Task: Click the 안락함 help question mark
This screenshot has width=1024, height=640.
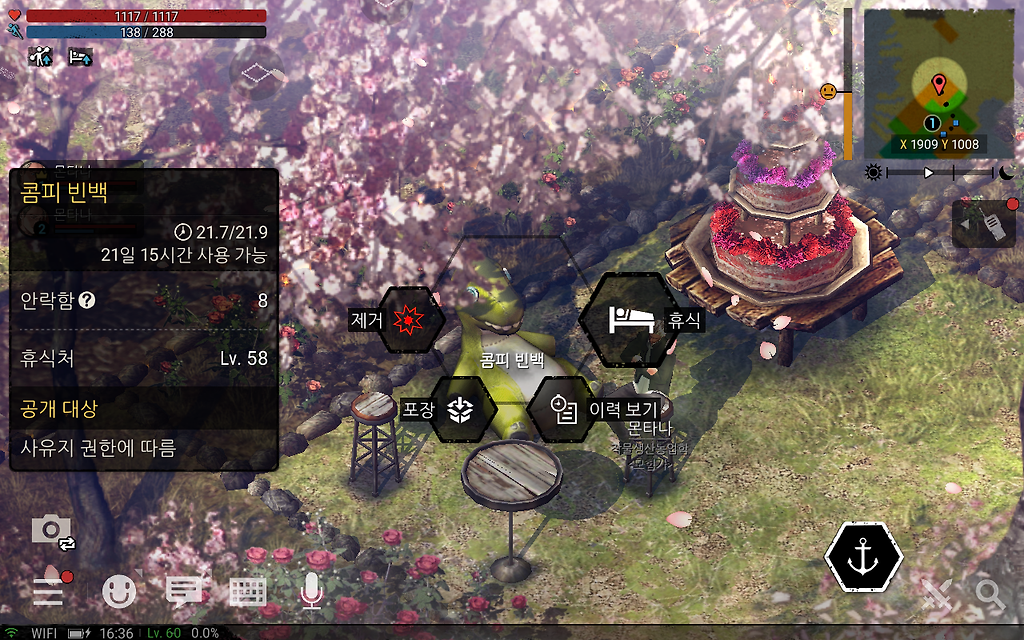Action: (87, 300)
